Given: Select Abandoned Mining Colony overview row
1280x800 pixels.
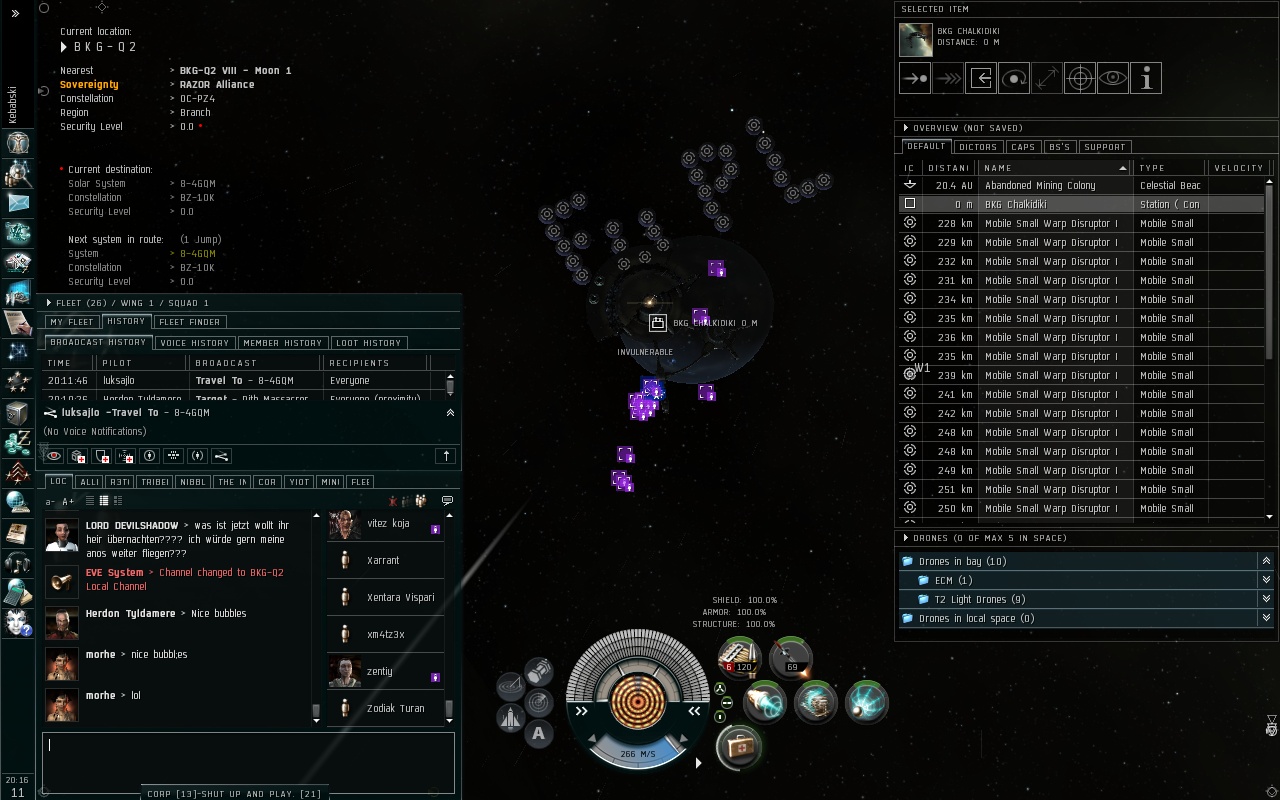Looking at the screenshot, I should pyautogui.click(x=1060, y=185).
